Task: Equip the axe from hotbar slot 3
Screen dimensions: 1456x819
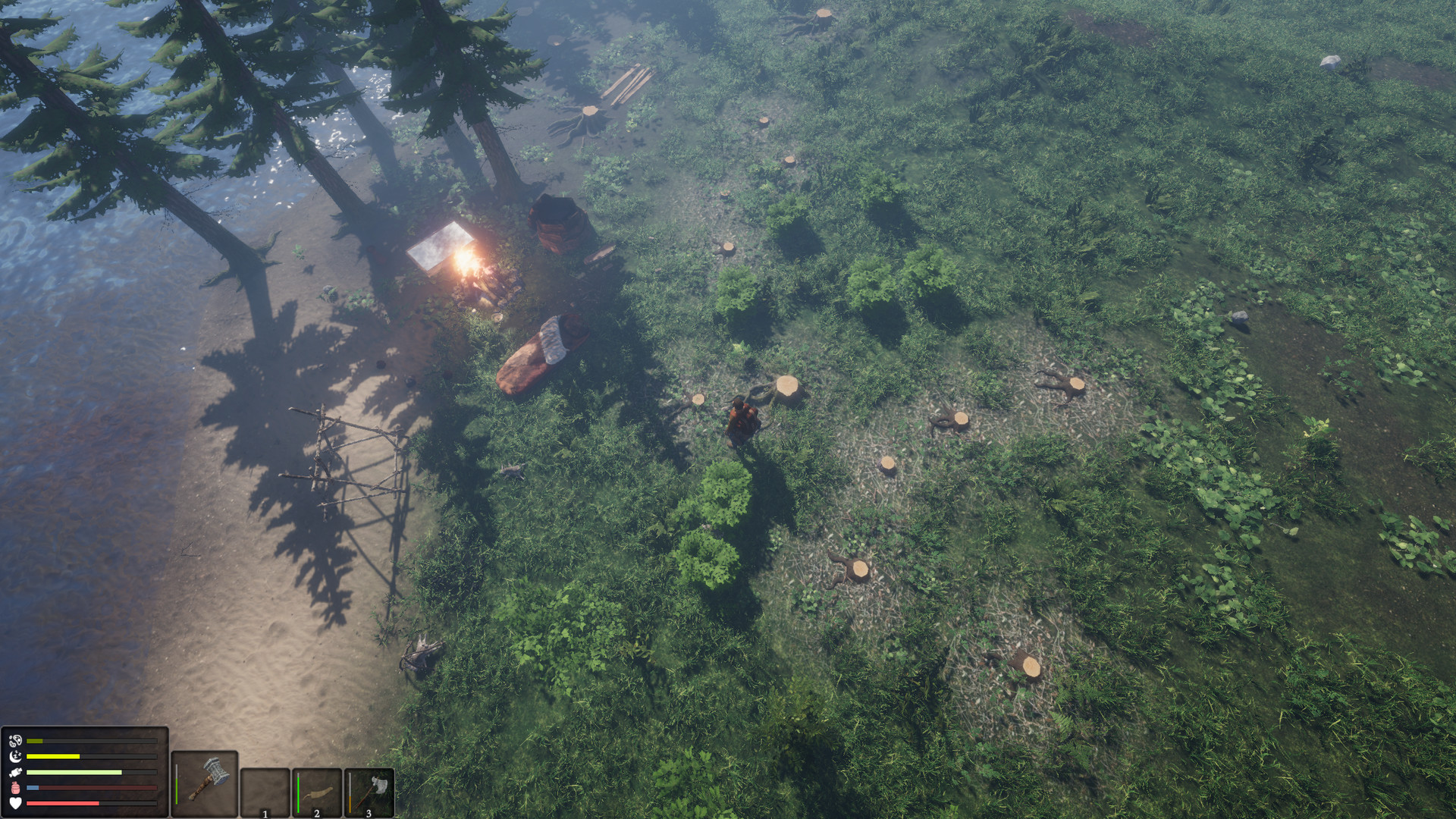Action: 369,792
